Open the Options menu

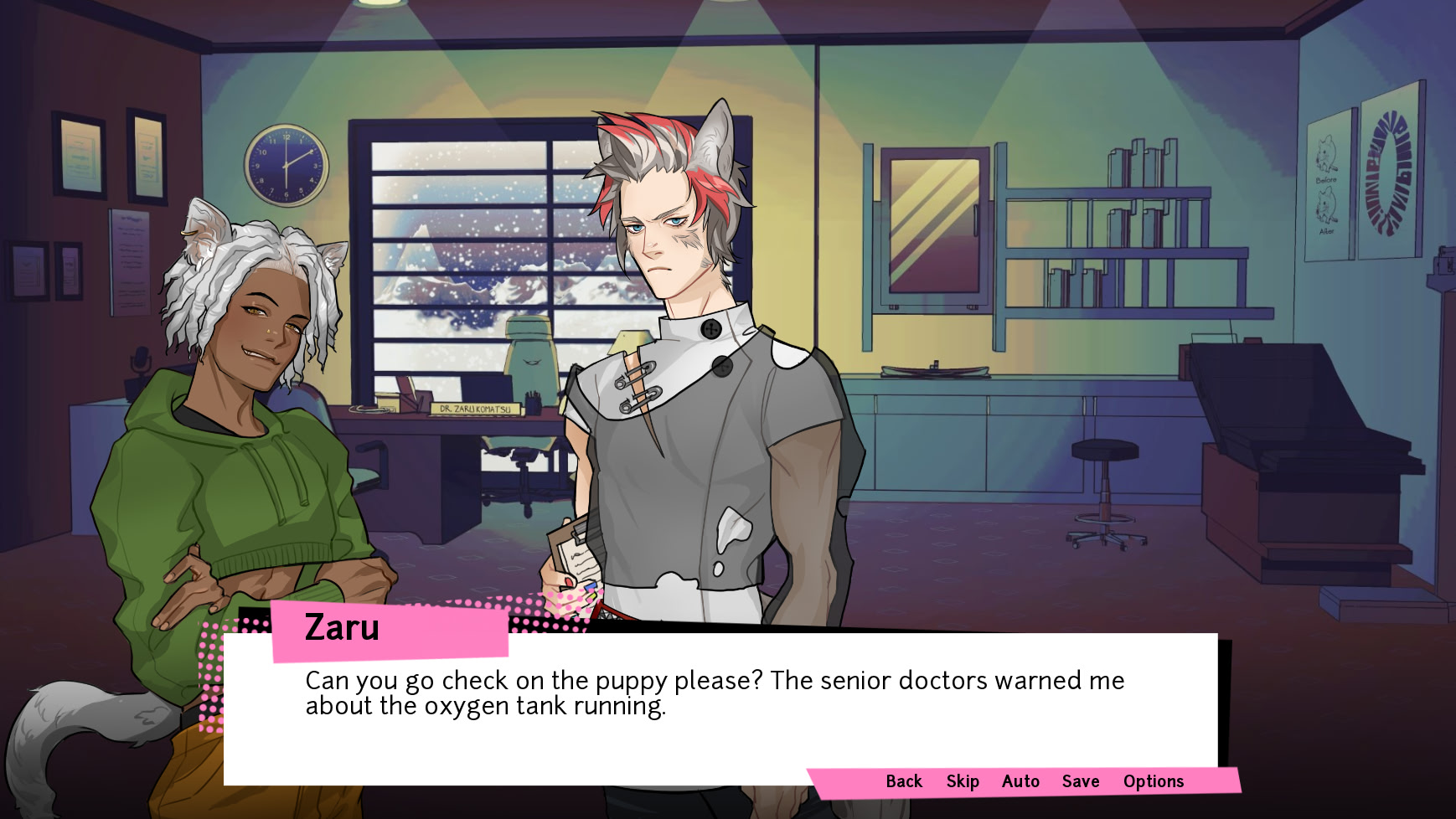1154,781
